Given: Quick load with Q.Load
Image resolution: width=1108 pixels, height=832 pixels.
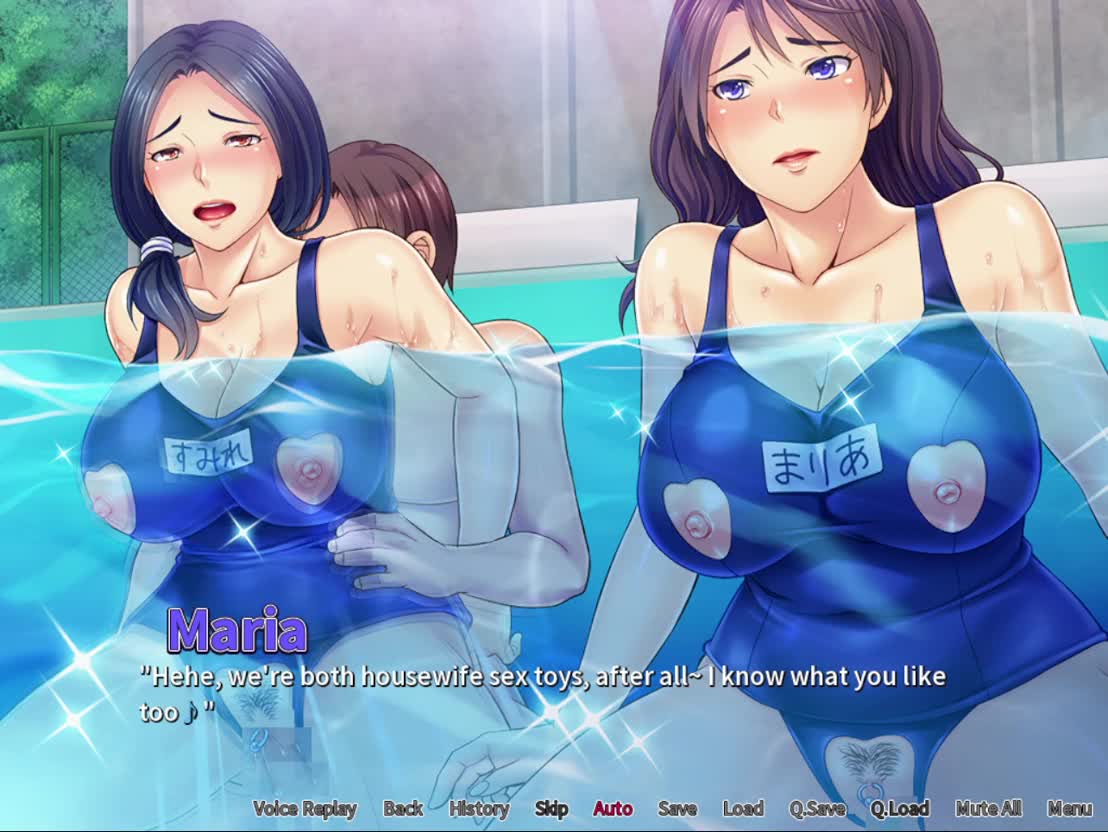Looking at the screenshot, I should pyautogui.click(x=899, y=809).
